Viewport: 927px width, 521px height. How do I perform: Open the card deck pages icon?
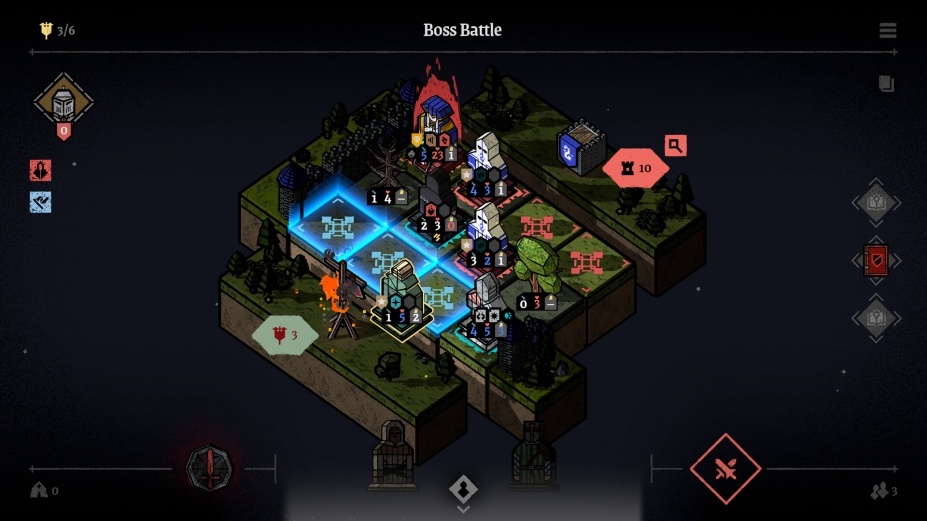886,84
